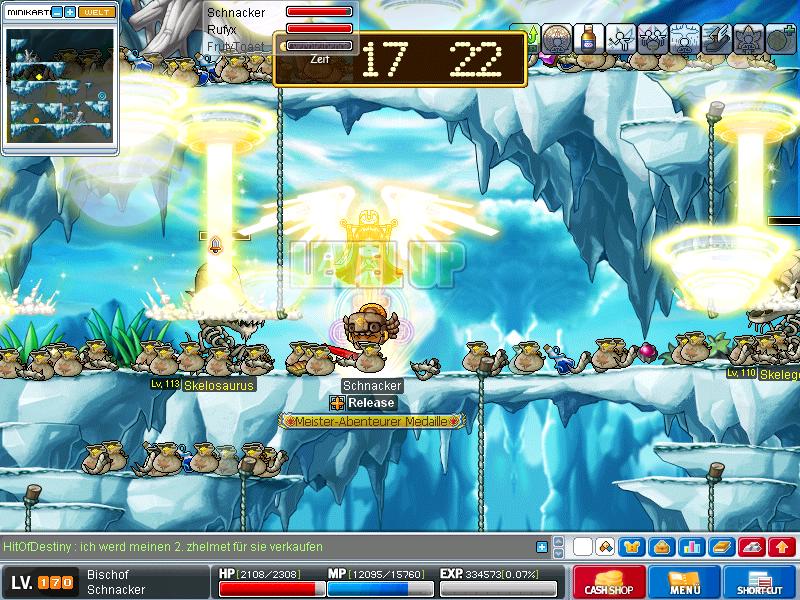800x600 pixels.
Task: Open the stats window via the bar-chart icon
Action: [690, 547]
